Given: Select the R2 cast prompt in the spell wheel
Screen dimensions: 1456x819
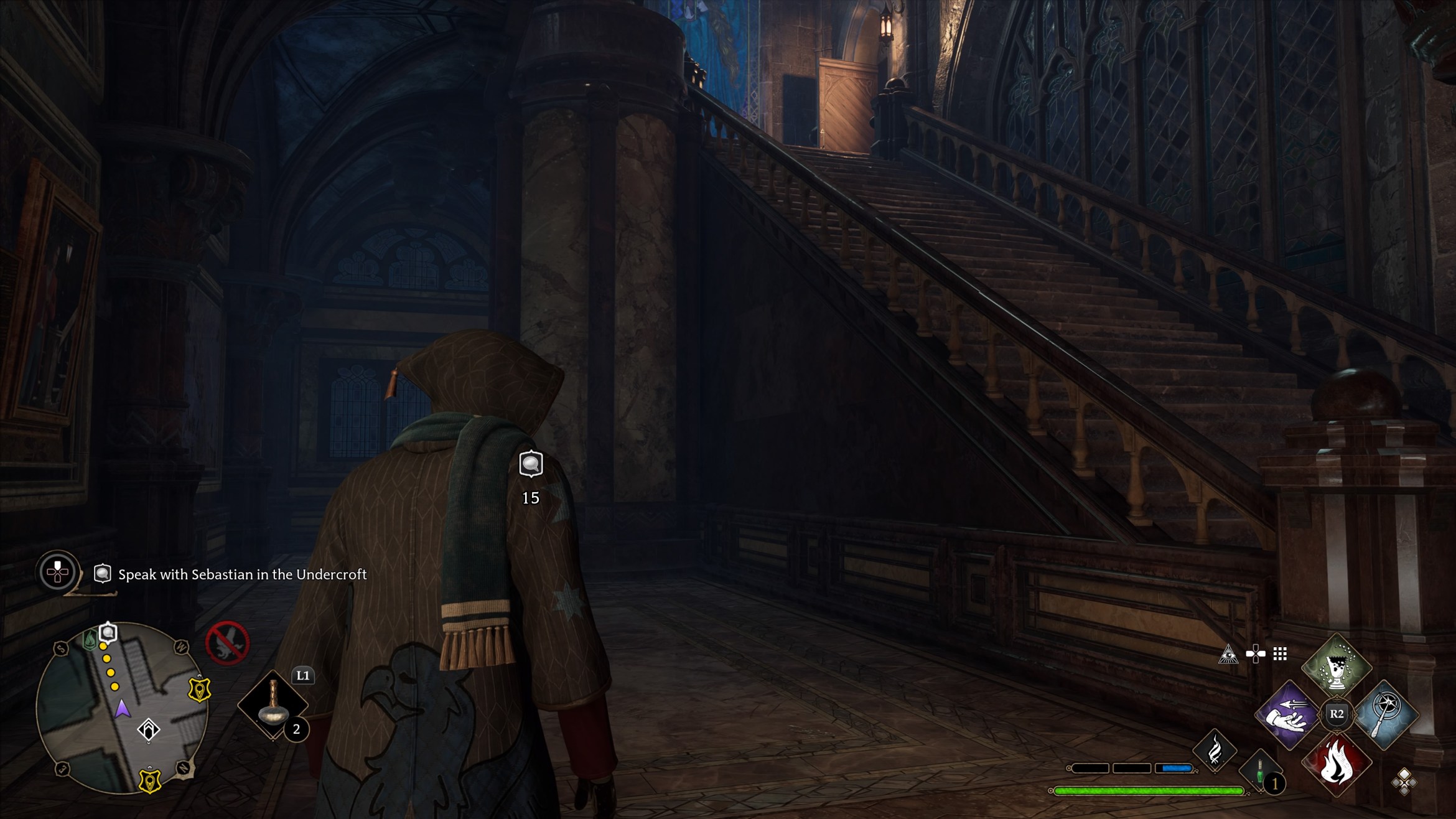Looking at the screenshot, I should click(1335, 715).
